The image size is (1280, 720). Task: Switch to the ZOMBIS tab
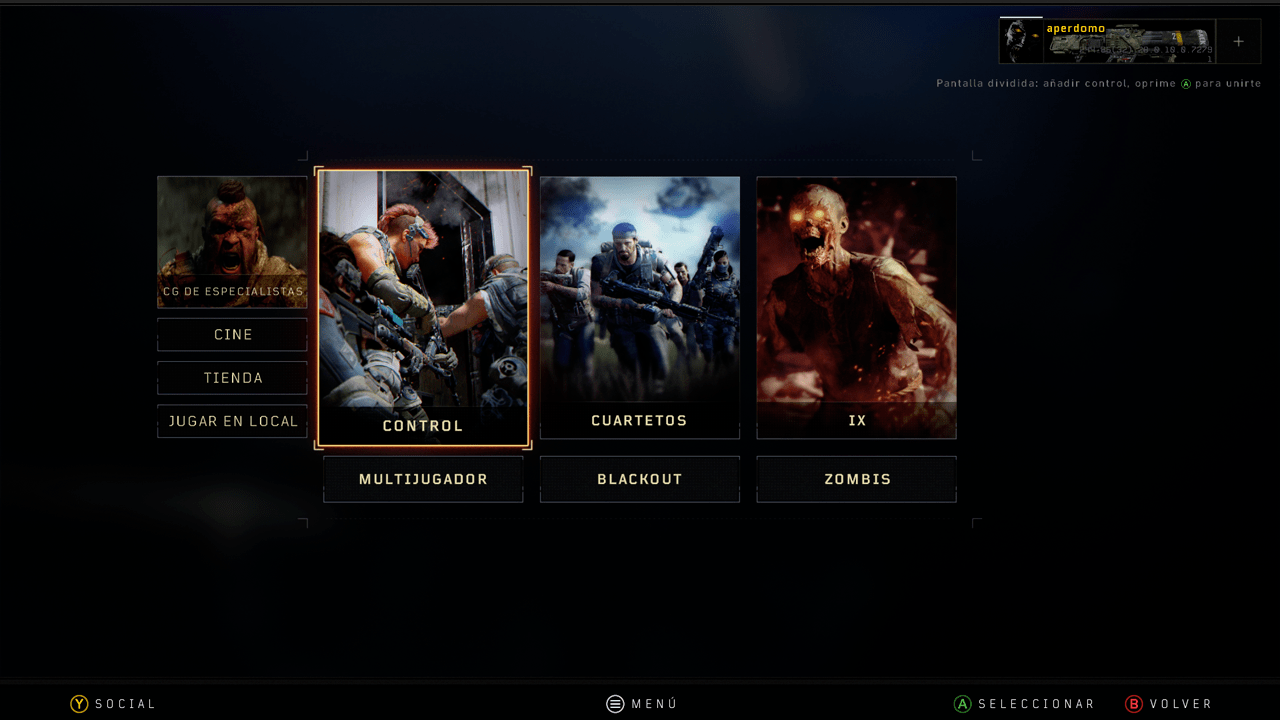click(857, 479)
